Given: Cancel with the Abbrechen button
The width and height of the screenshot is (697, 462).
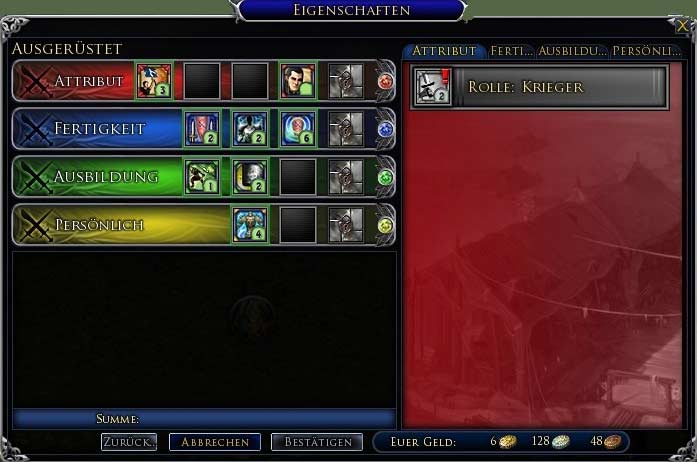Looking at the screenshot, I should point(215,442).
